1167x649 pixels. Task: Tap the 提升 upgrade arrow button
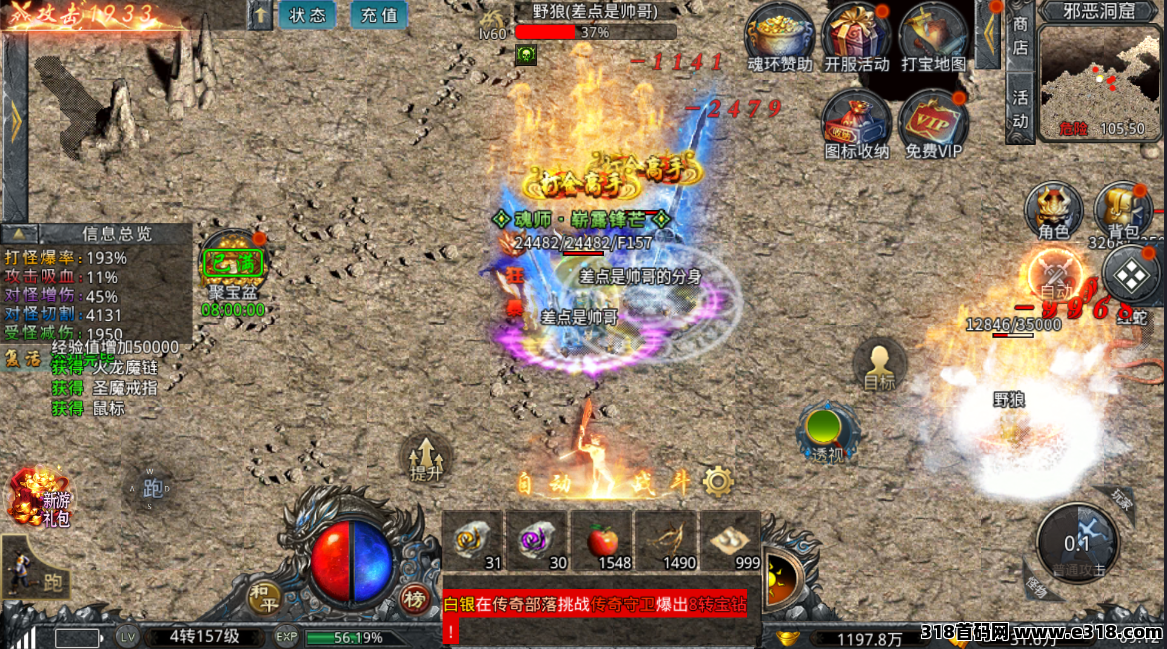pos(426,460)
